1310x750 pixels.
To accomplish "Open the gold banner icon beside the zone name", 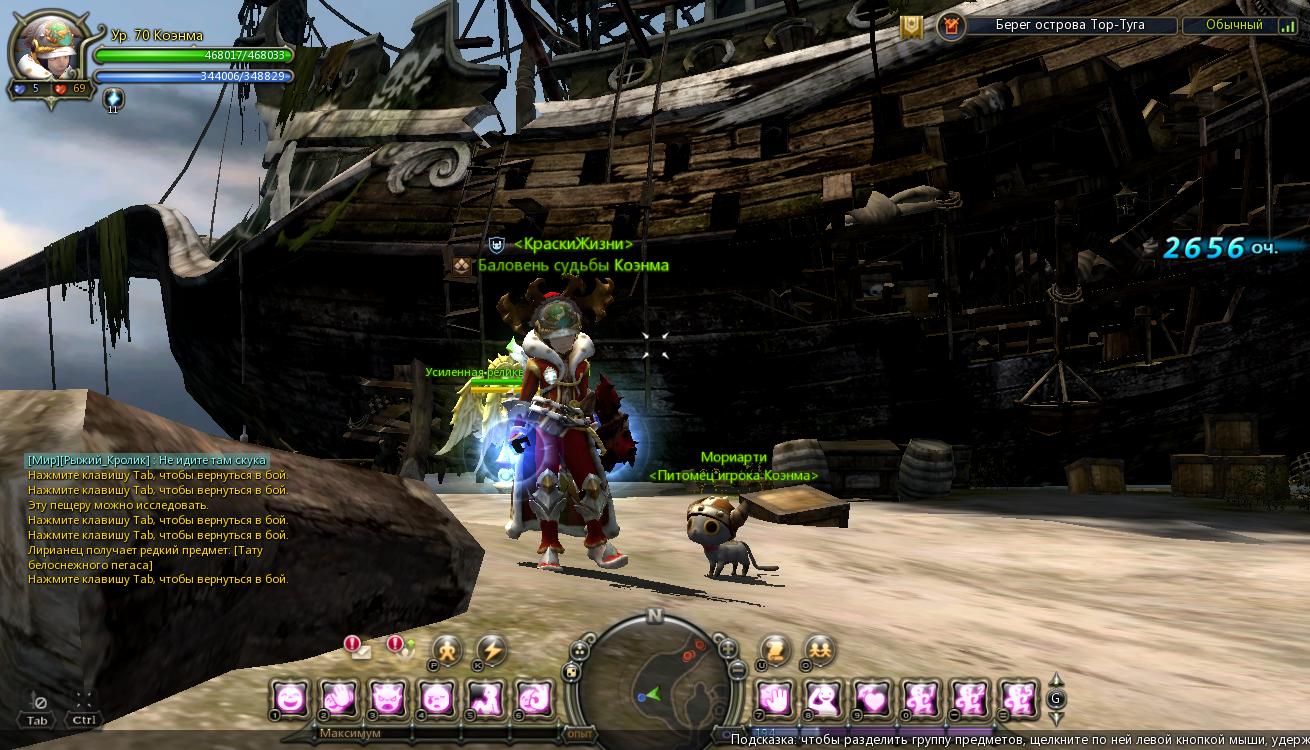I will 911,27.
